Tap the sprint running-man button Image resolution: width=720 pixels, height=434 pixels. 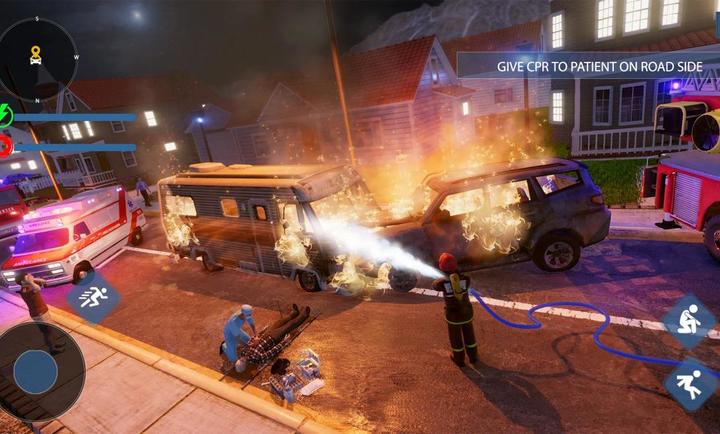(x=93, y=296)
